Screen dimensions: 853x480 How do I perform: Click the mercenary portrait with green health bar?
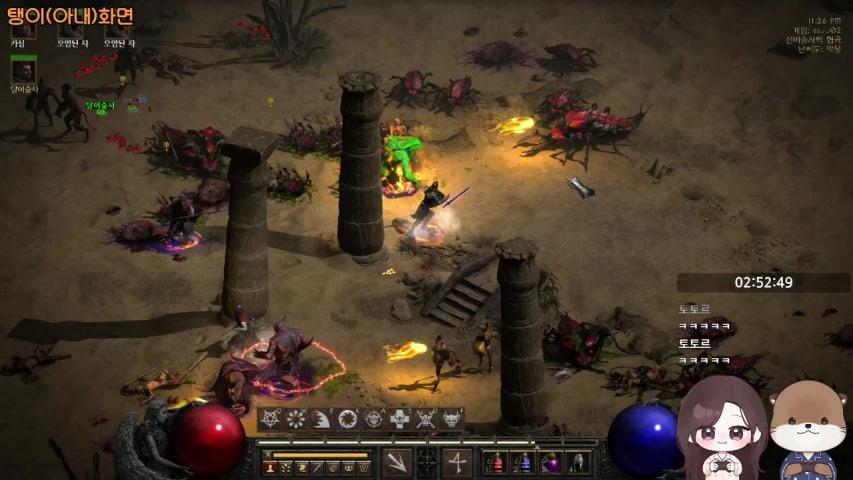pyautogui.click(x=23, y=71)
